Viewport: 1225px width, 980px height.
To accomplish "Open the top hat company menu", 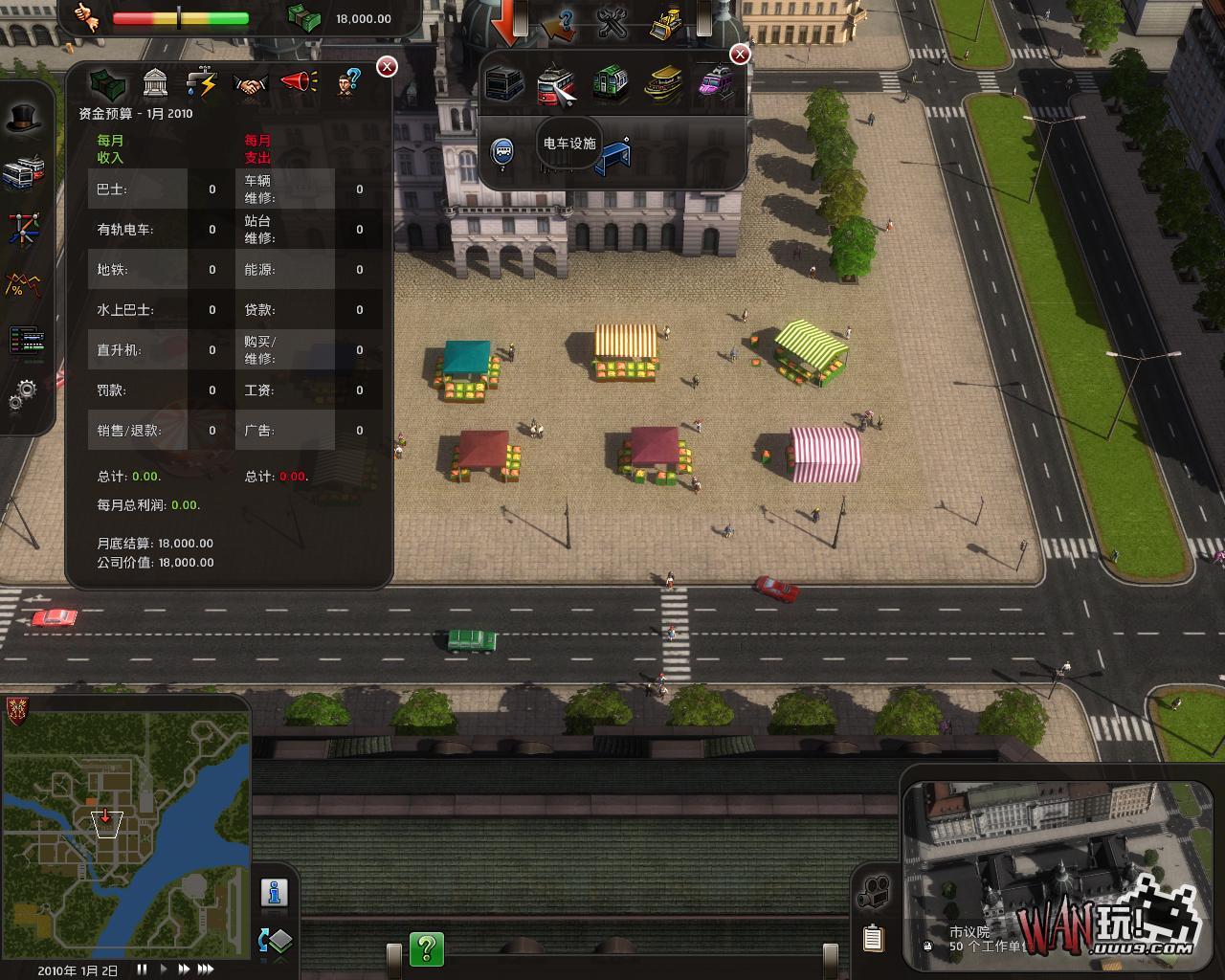I will pos(24,119).
